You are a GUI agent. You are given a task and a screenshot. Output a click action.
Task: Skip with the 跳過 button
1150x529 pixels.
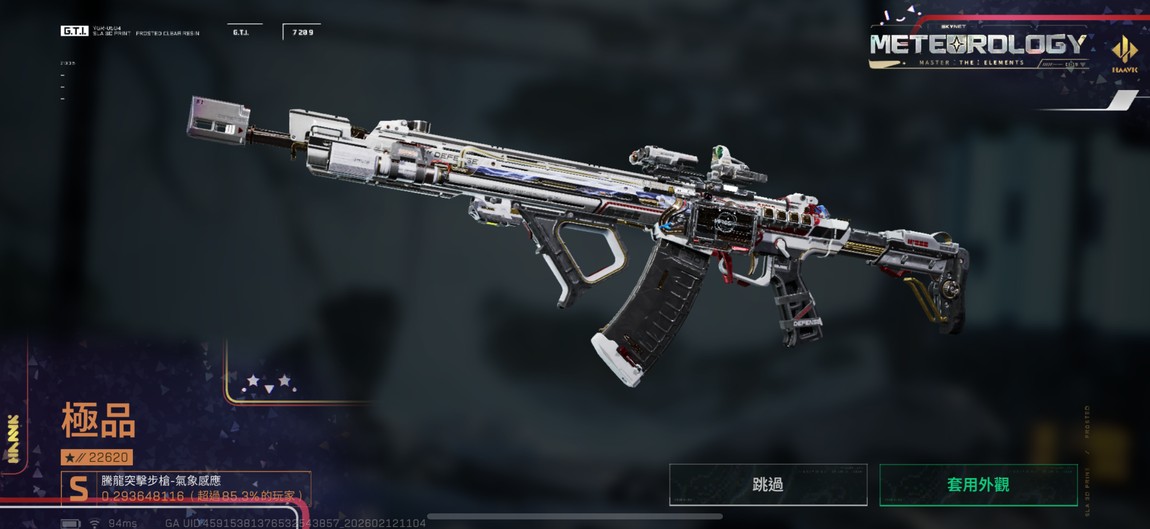point(767,485)
